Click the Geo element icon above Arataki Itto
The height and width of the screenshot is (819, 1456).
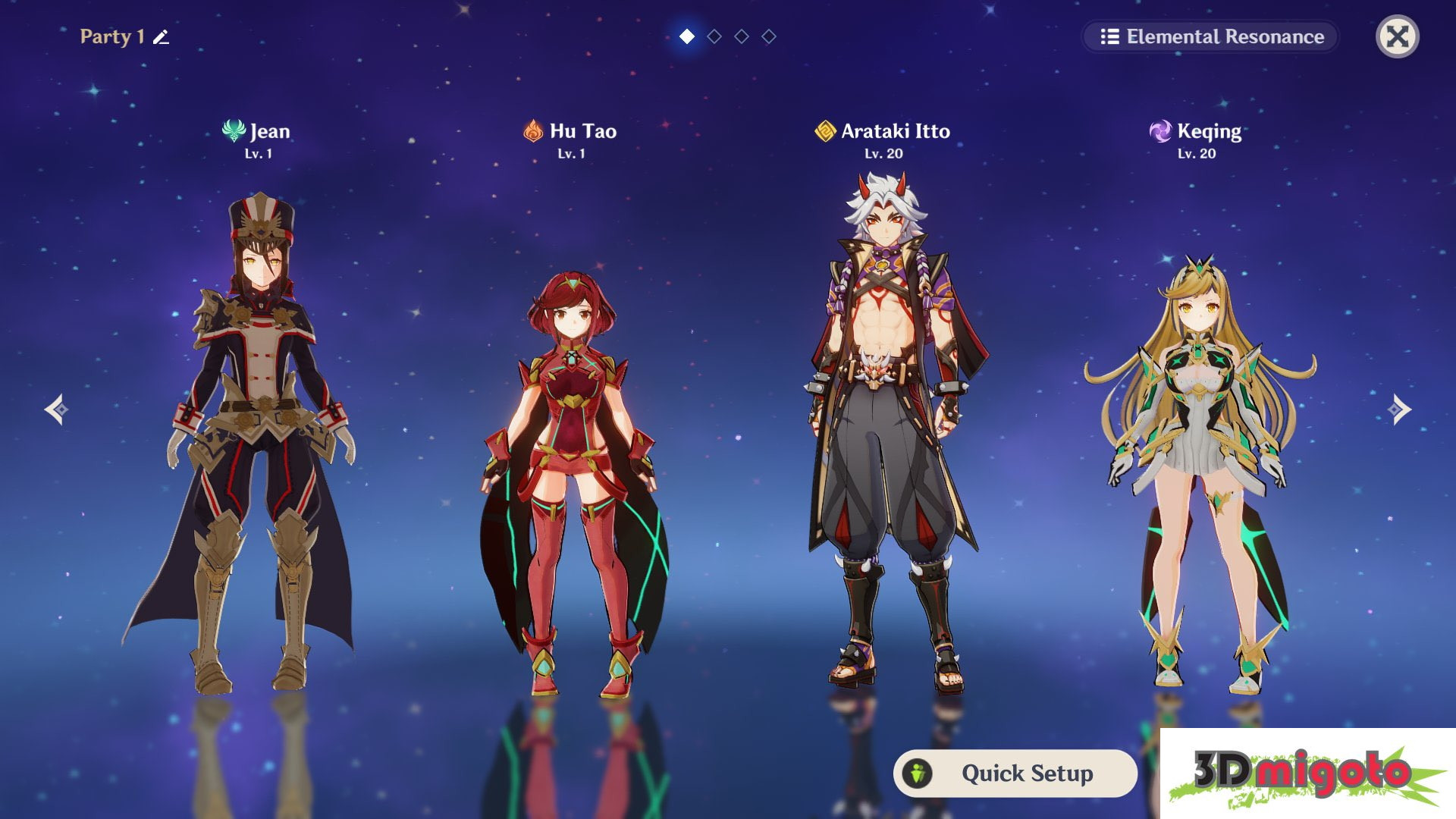click(824, 130)
